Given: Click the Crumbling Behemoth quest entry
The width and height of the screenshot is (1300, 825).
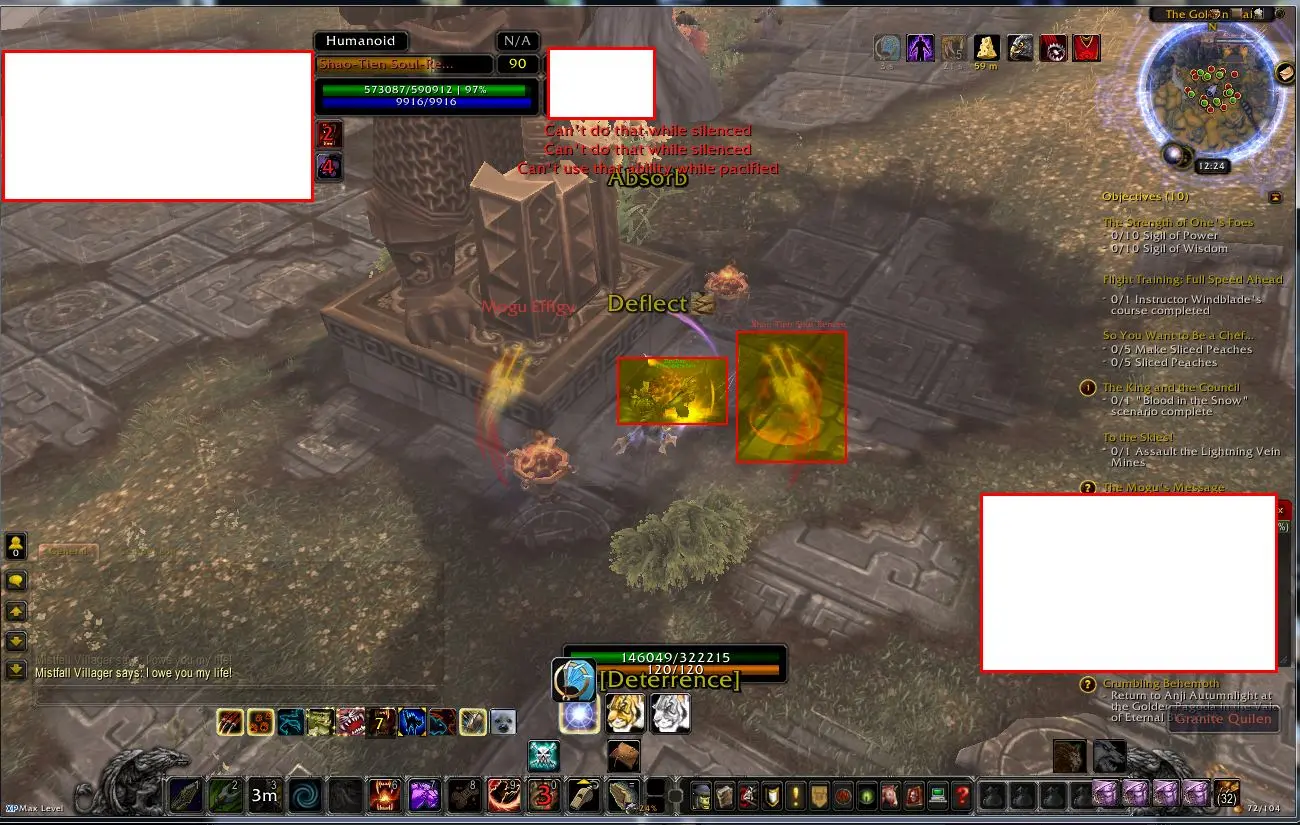Looking at the screenshot, I should coord(1161,684).
